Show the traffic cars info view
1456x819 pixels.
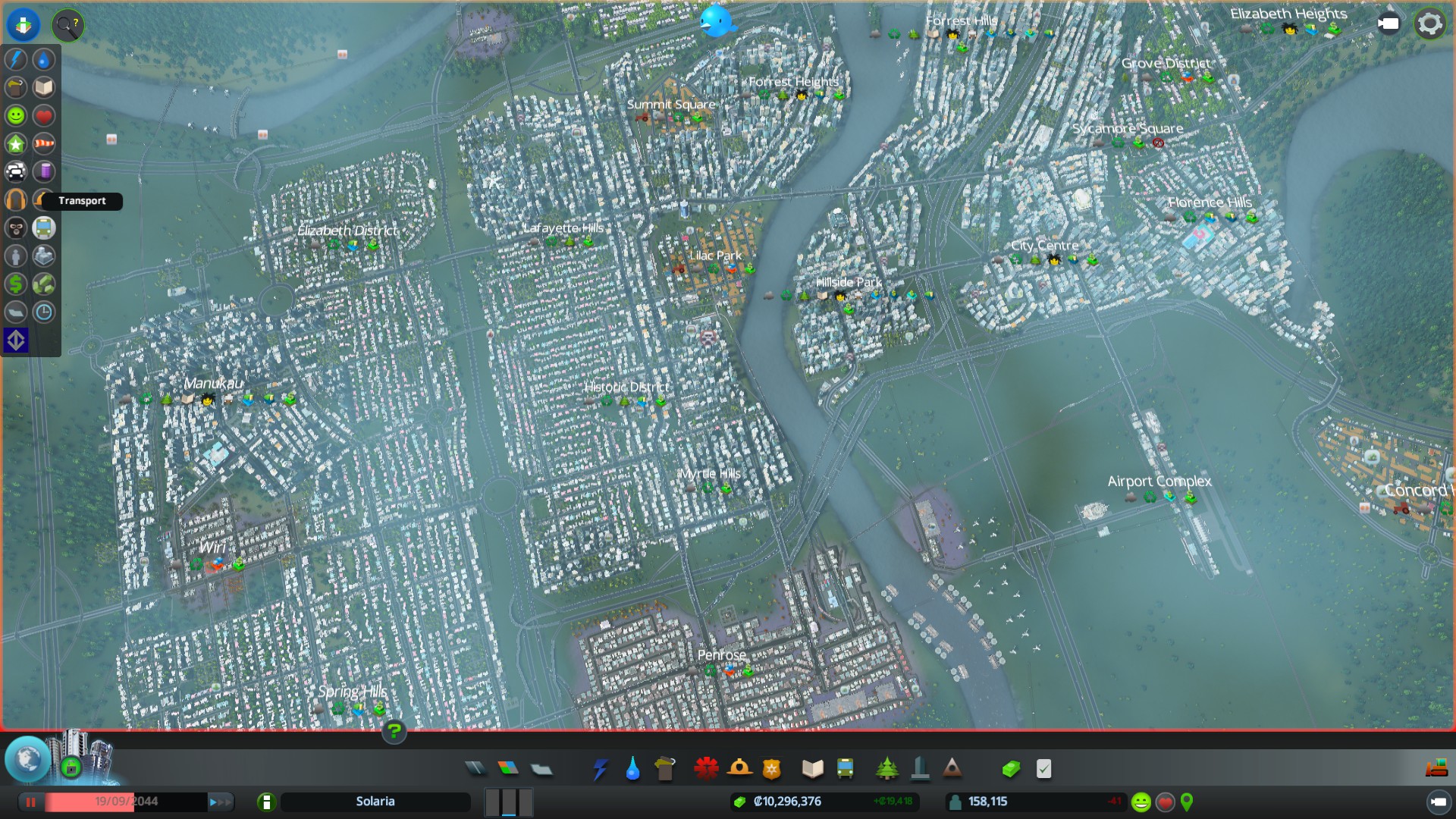click(x=16, y=171)
